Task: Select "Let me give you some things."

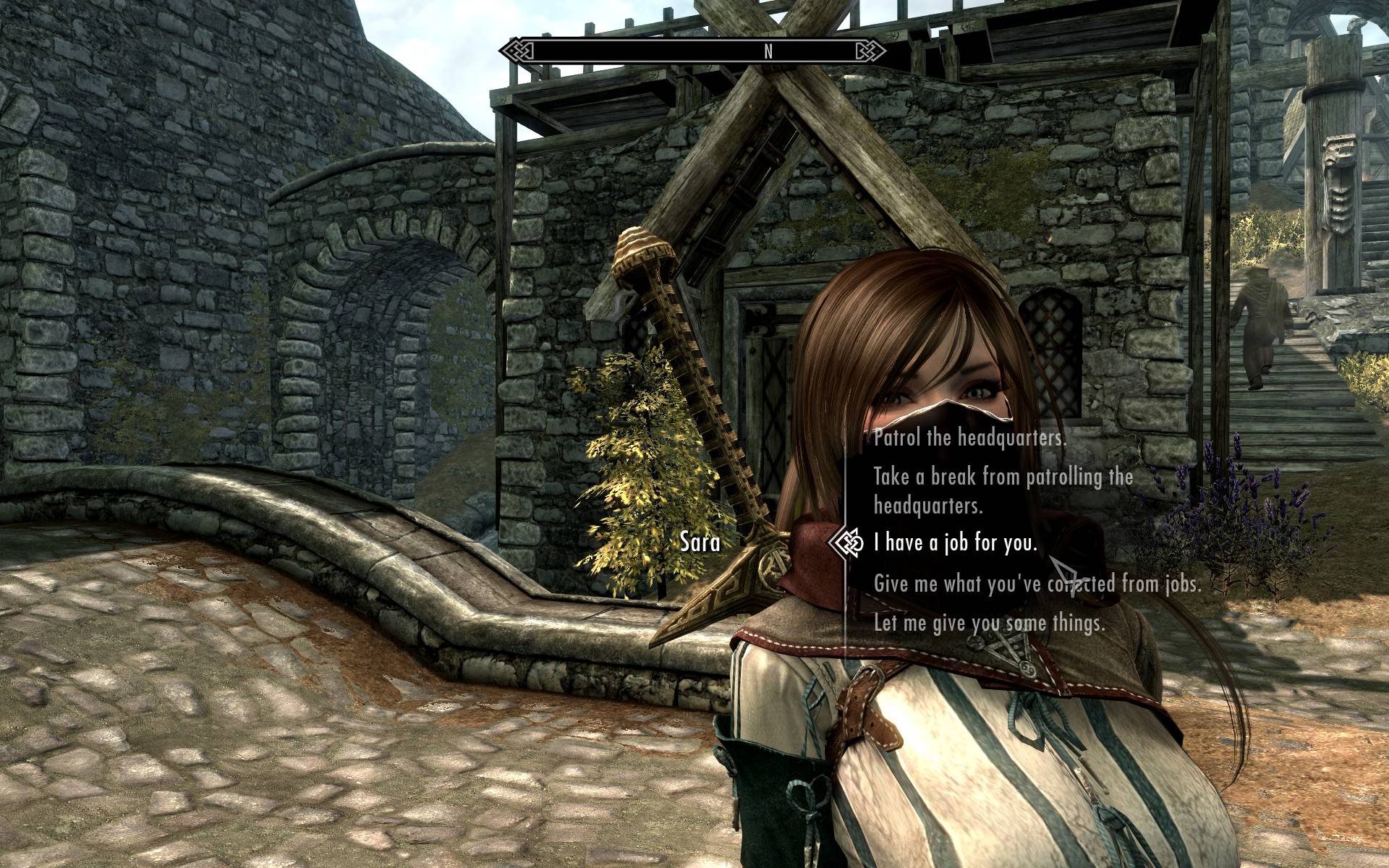Action: pos(989,623)
